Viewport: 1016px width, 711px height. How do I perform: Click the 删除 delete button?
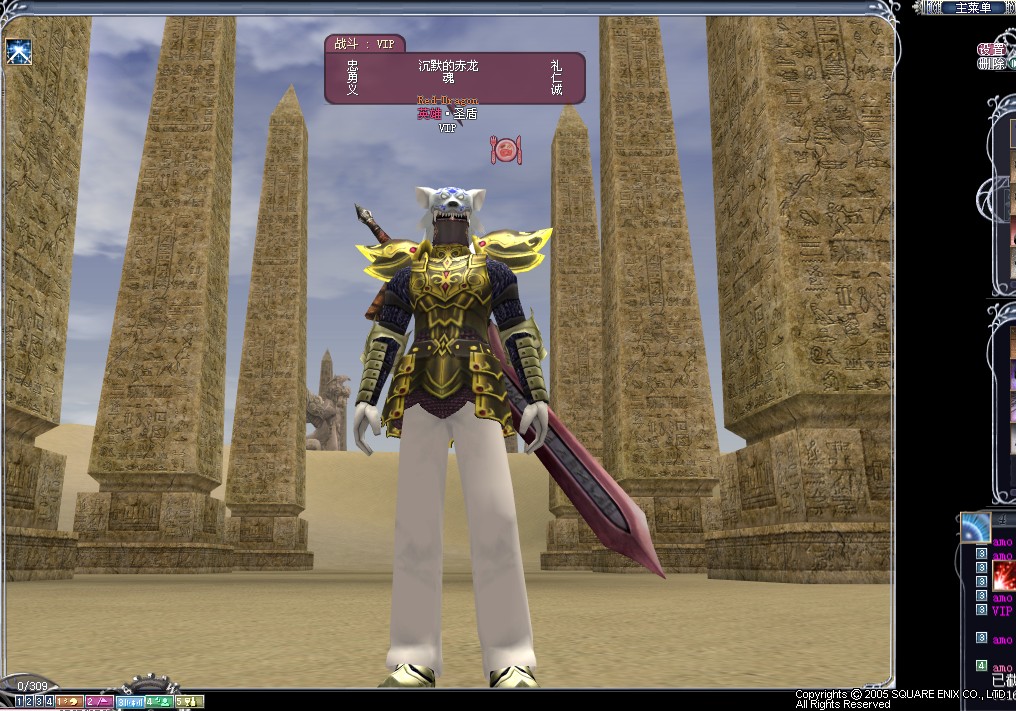coord(990,64)
